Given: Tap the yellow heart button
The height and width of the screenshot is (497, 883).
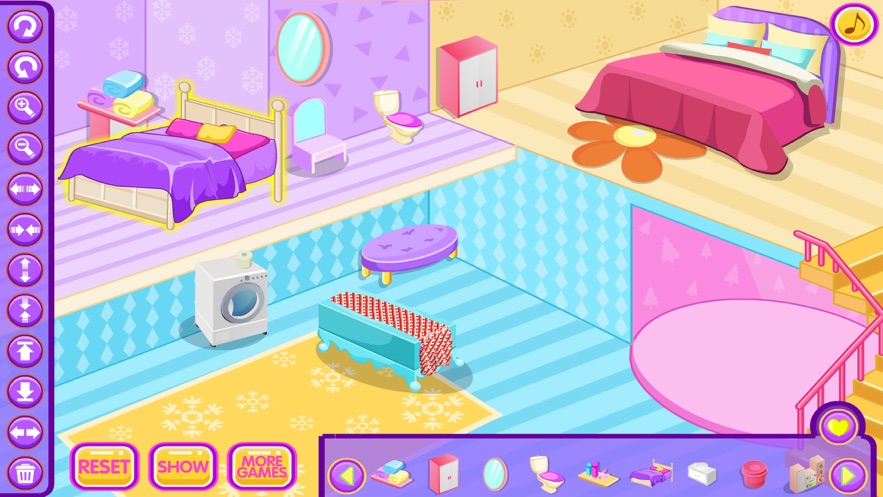Looking at the screenshot, I should (838, 427).
